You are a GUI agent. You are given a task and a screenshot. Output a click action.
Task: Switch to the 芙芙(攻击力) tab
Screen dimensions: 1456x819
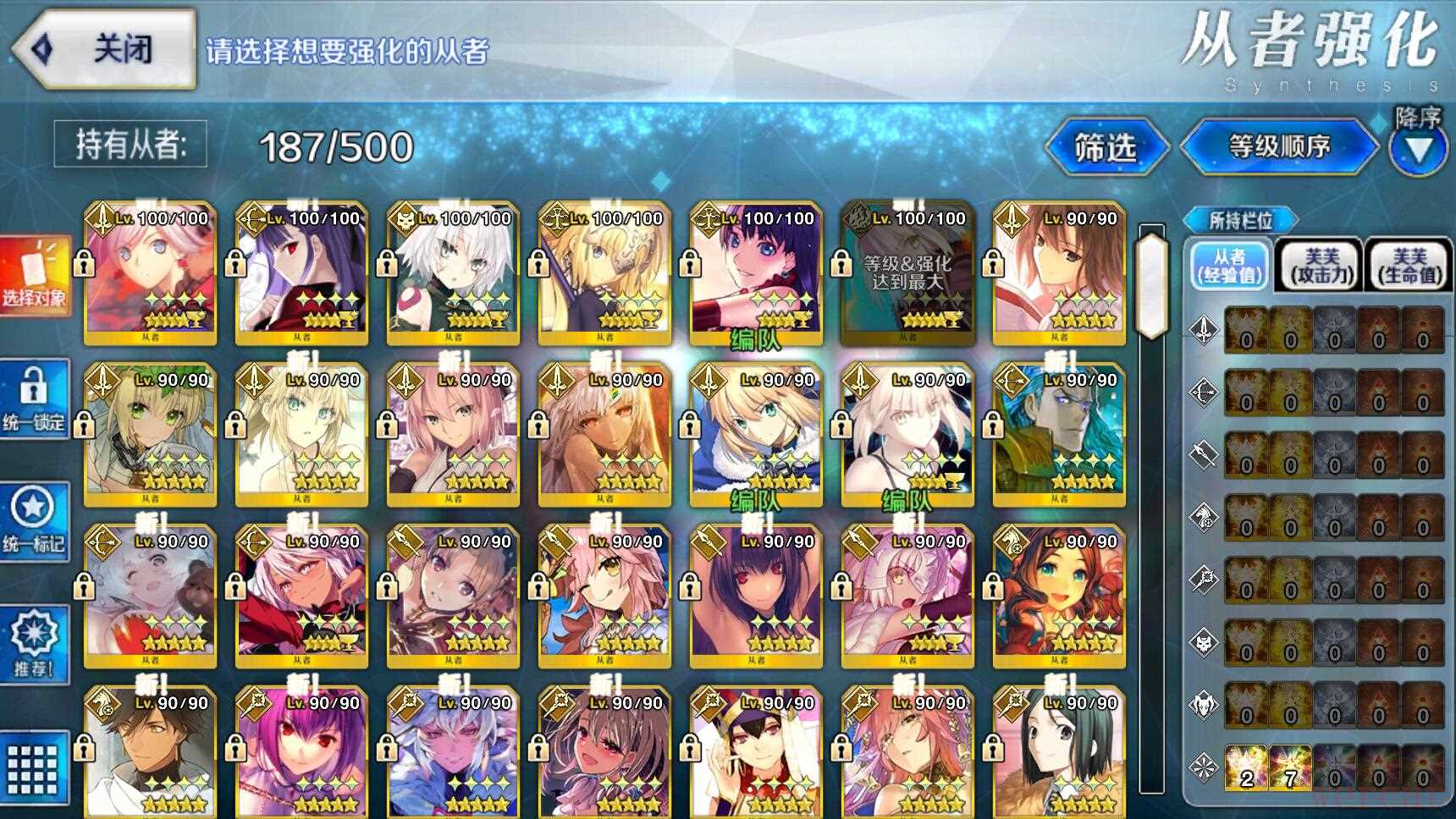(x=1321, y=266)
